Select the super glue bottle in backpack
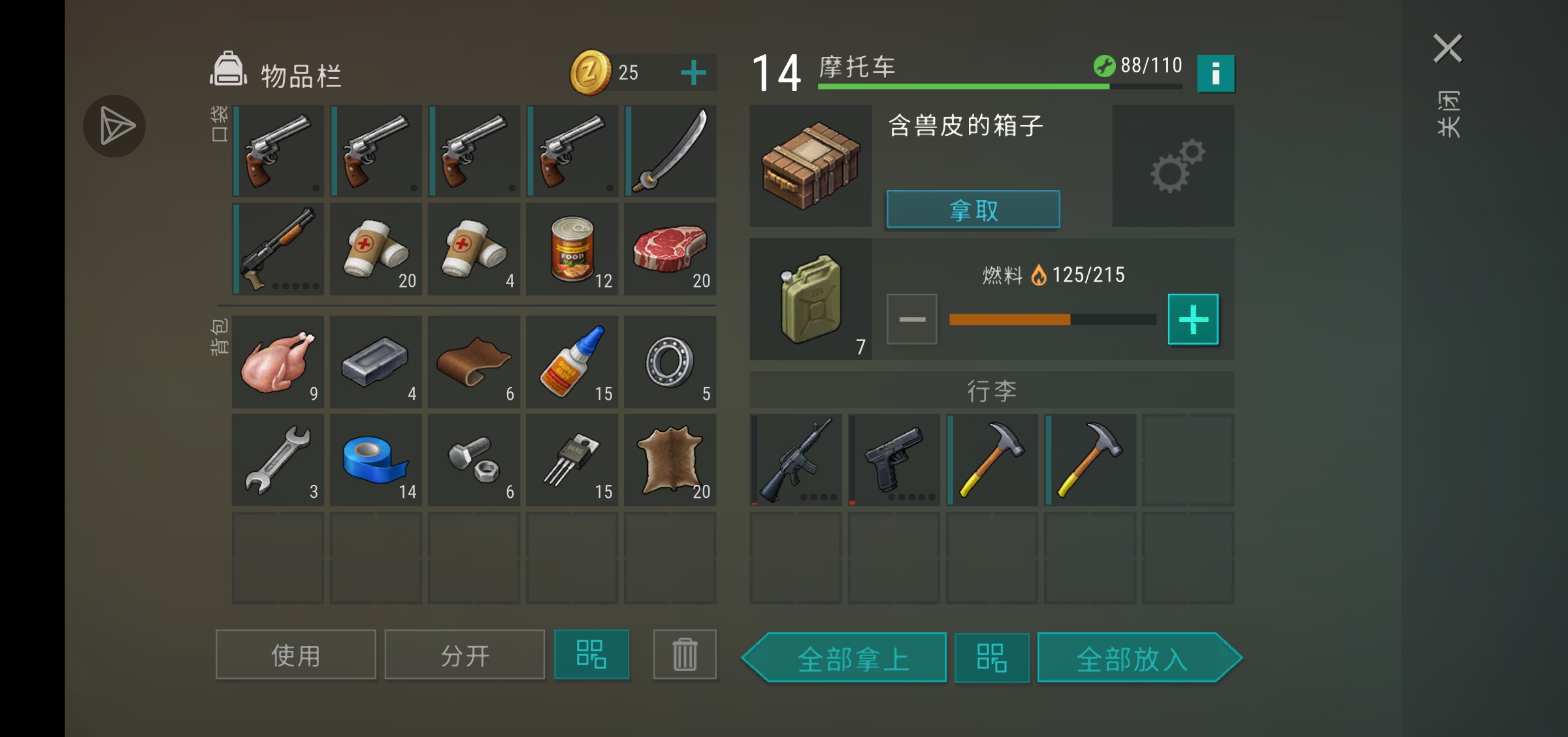 pyautogui.click(x=572, y=363)
